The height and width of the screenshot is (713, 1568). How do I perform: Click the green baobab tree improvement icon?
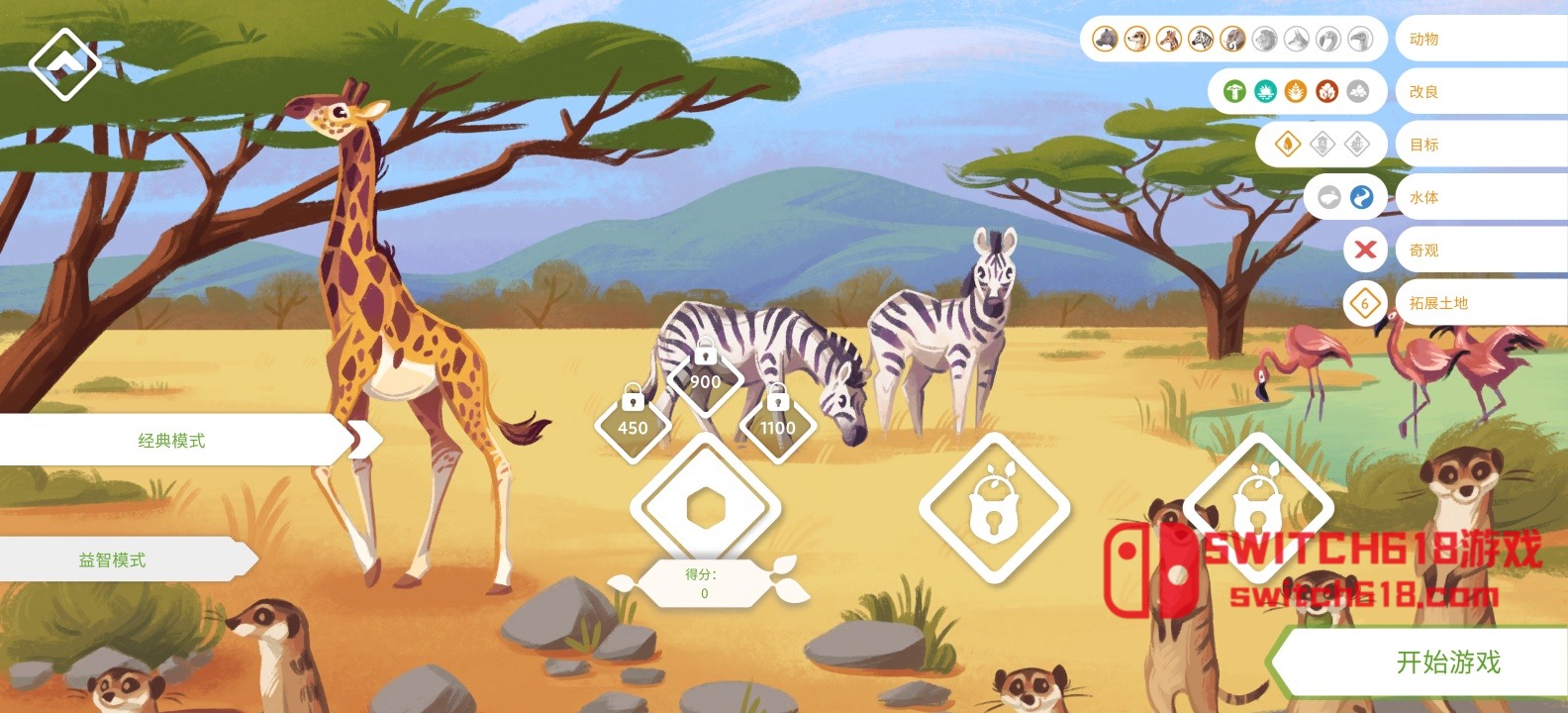[x=1234, y=92]
